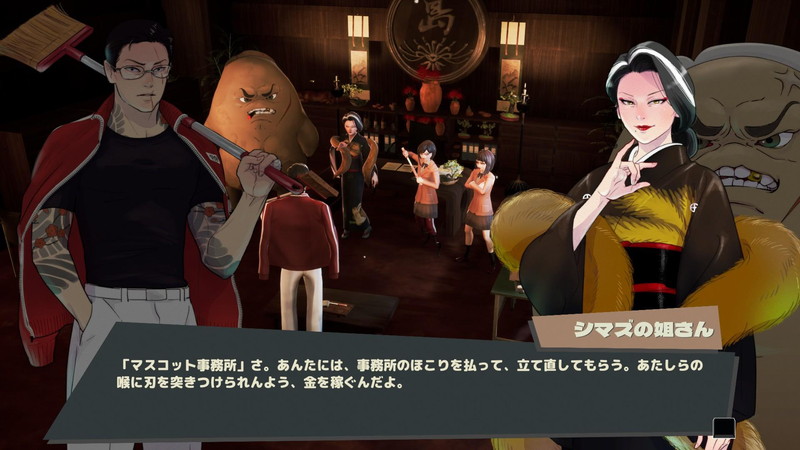Advance the dialogue by clicking the text box
The width and height of the screenshot is (800, 450).
[x=400, y=385]
